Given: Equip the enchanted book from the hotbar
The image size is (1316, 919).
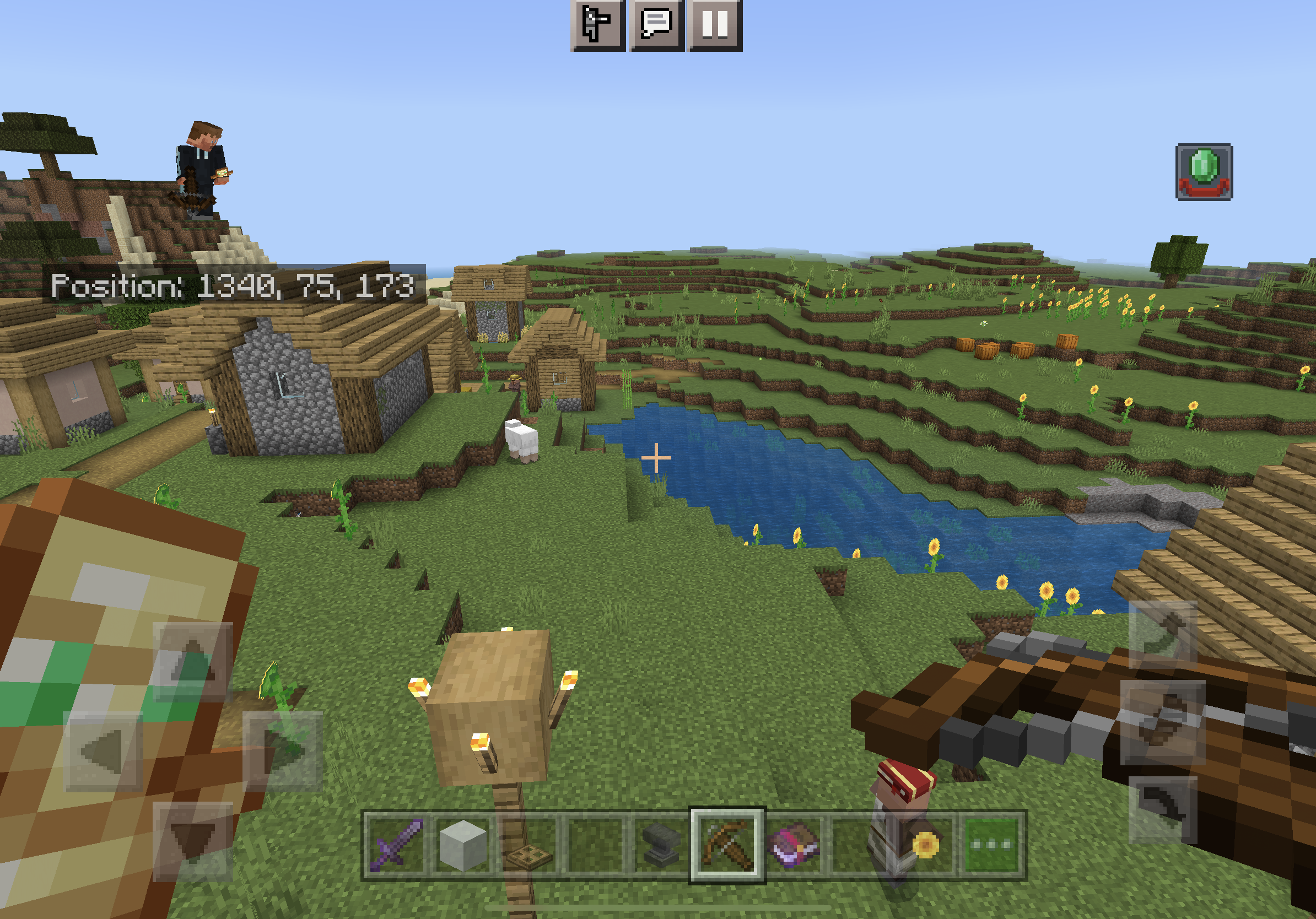Looking at the screenshot, I should pyautogui.click(x=793, y=845).
